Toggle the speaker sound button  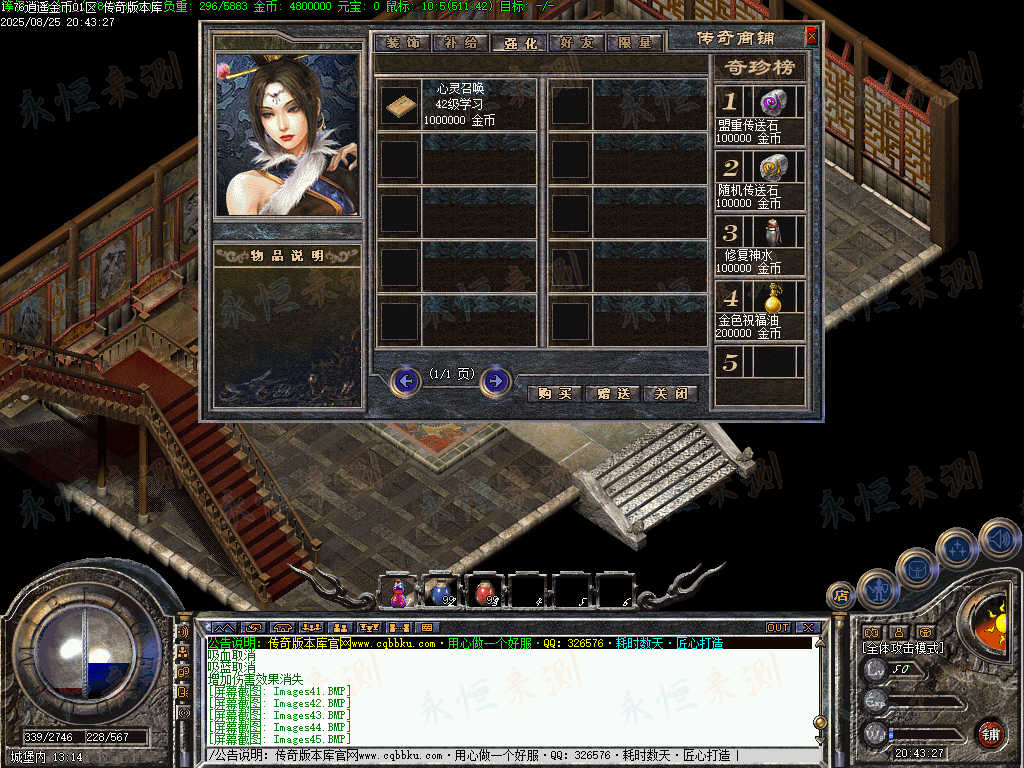[x=1000, y=539]
